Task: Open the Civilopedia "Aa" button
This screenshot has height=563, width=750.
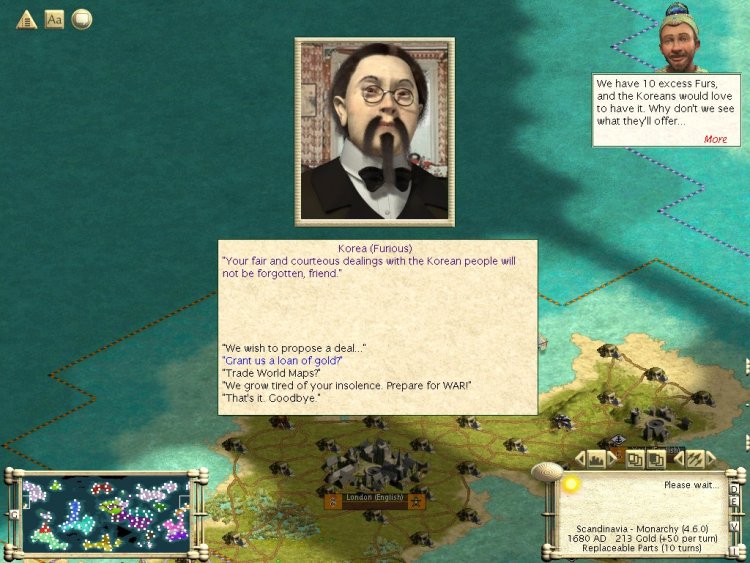Action: tap(54, 19)
